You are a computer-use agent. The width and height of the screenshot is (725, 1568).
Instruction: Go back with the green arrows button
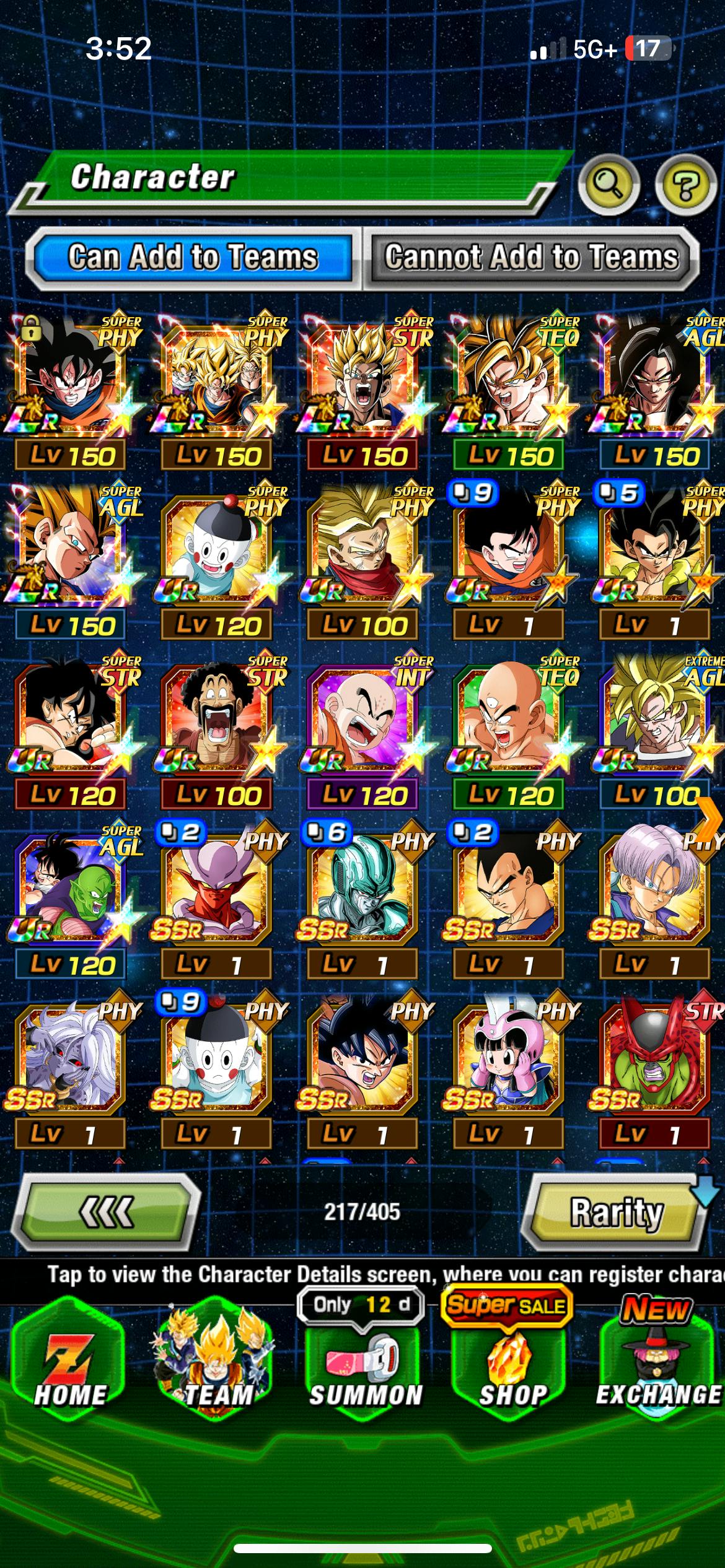point(107,1211)
